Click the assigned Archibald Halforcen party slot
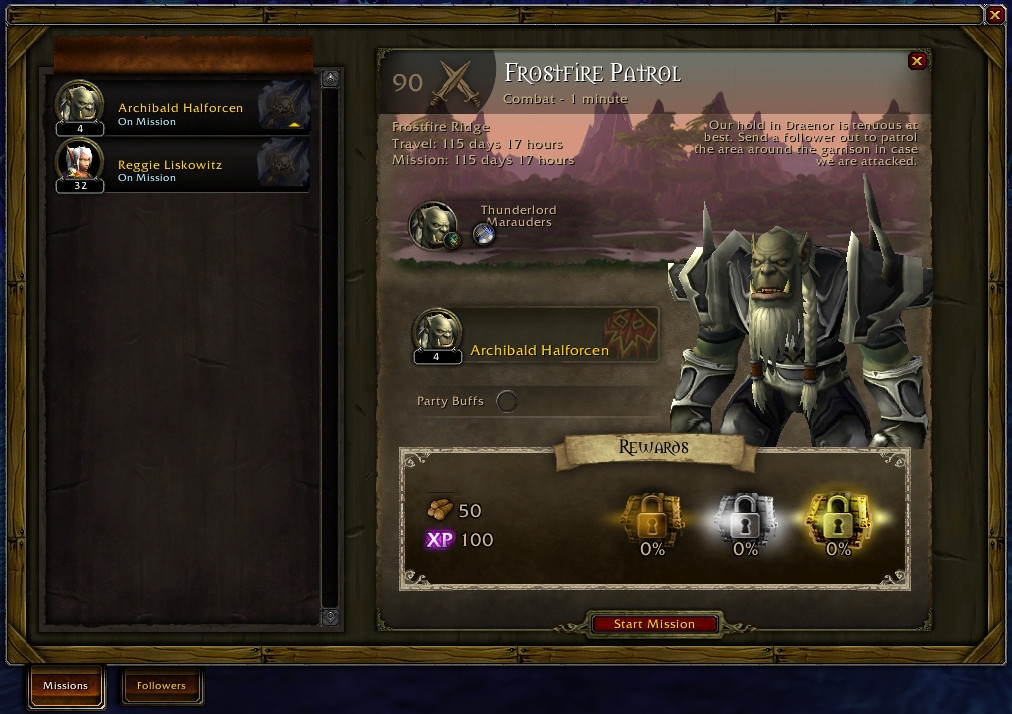This screenshot has height=714, width=1012. (536, 337)
